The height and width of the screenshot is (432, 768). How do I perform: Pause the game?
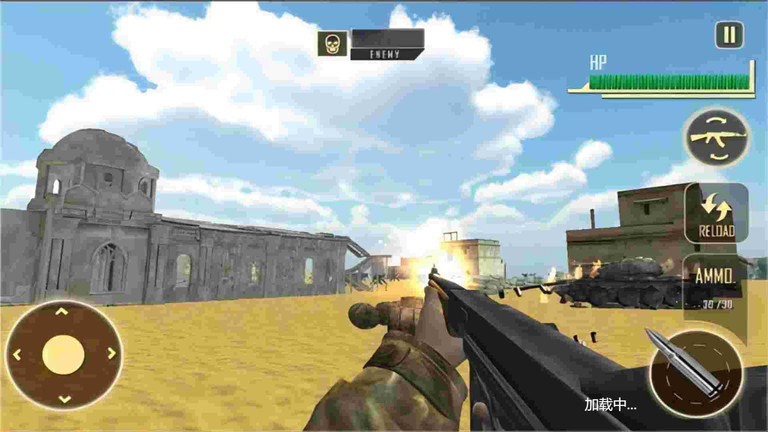tap(729, 35)
